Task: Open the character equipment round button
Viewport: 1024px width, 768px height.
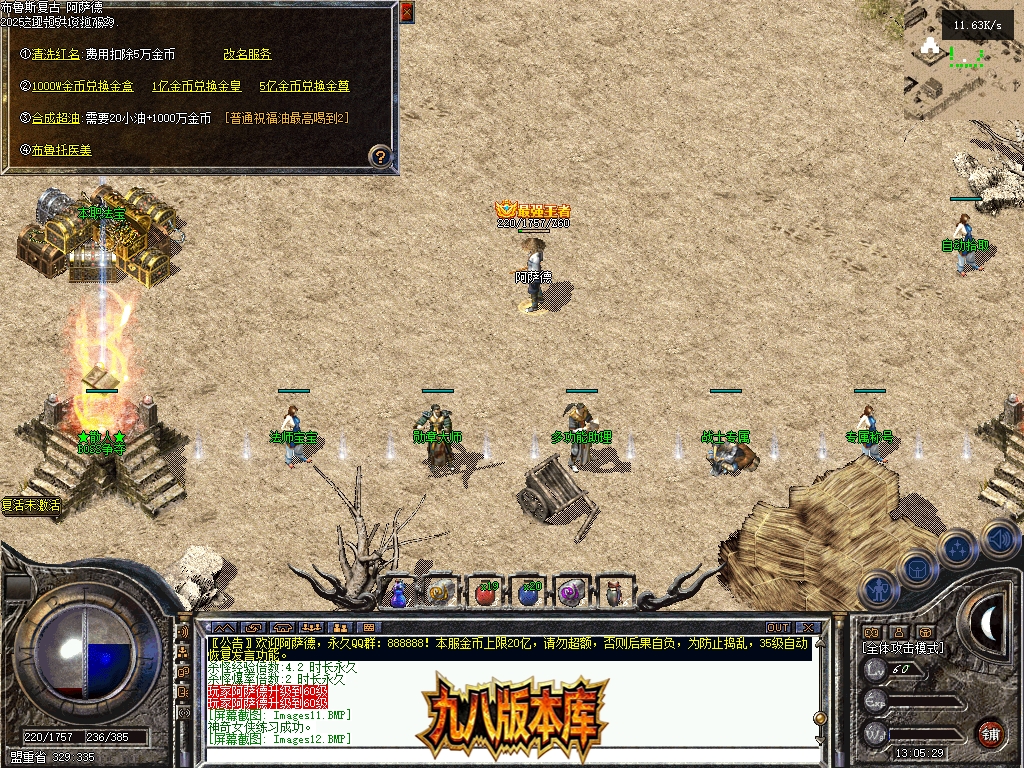Action: (x=878, y=590)
